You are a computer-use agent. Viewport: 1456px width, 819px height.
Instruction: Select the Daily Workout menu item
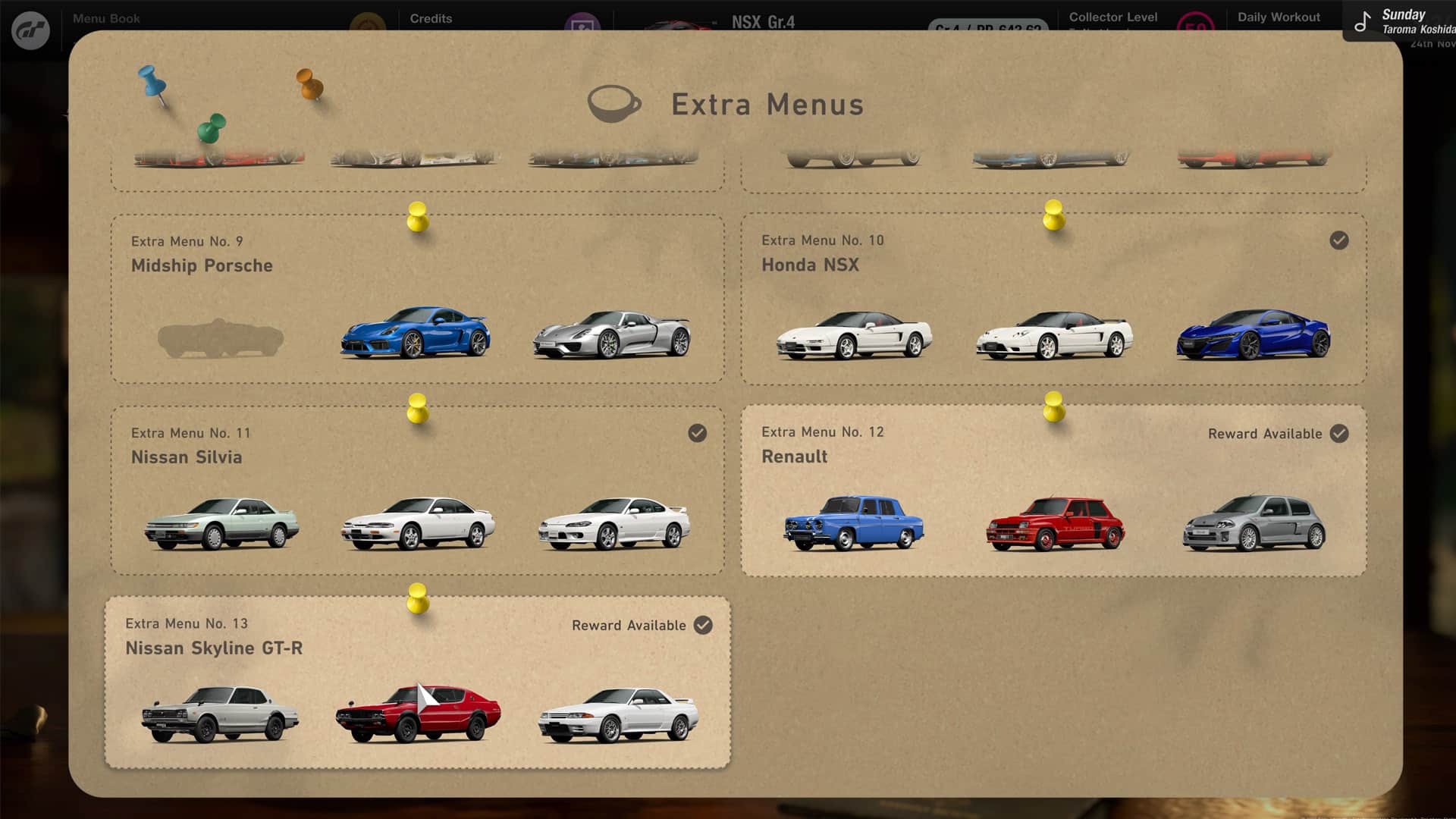[1279, 16]
